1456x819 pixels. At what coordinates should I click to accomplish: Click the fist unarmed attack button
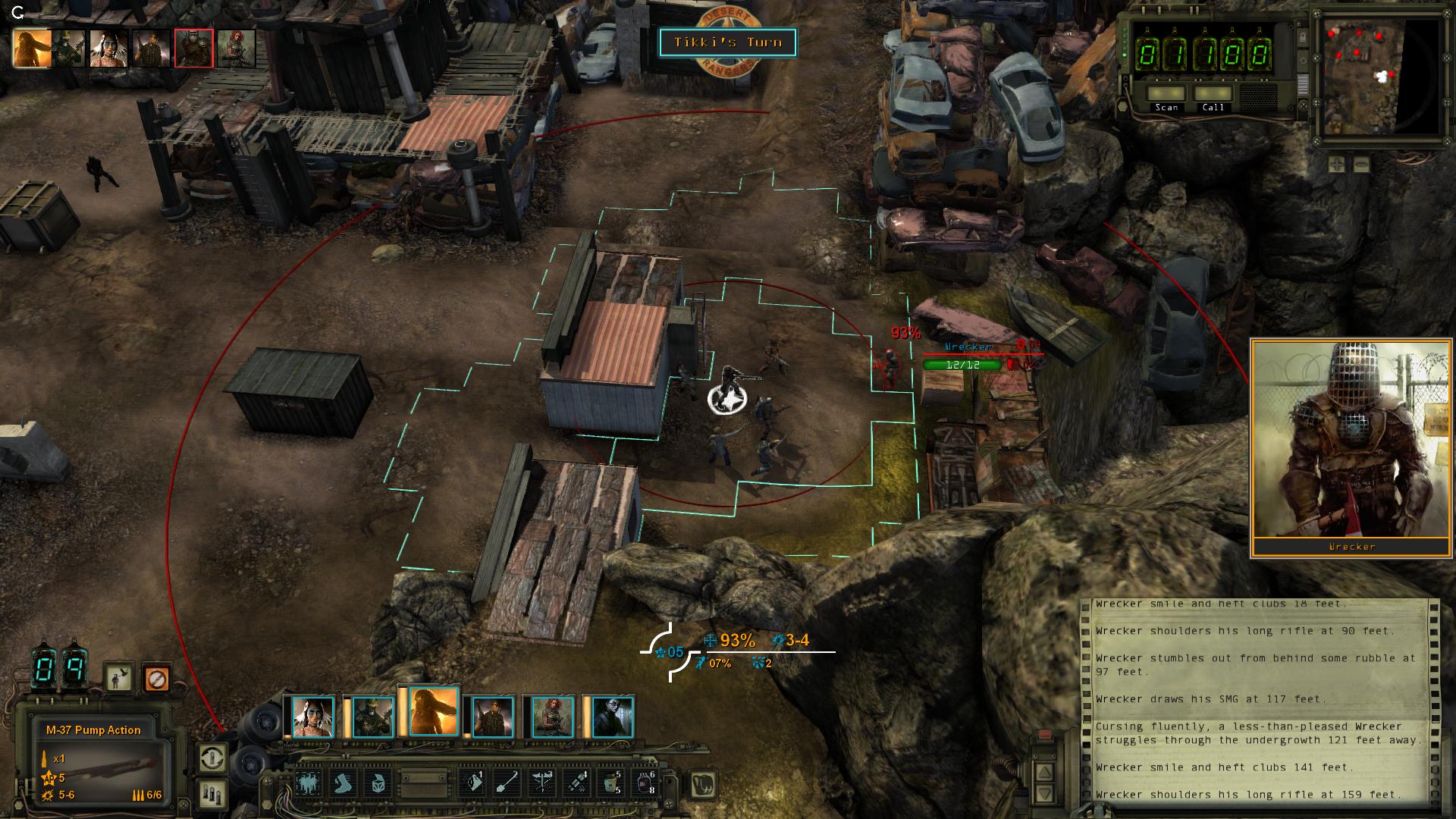click(704, 783)
